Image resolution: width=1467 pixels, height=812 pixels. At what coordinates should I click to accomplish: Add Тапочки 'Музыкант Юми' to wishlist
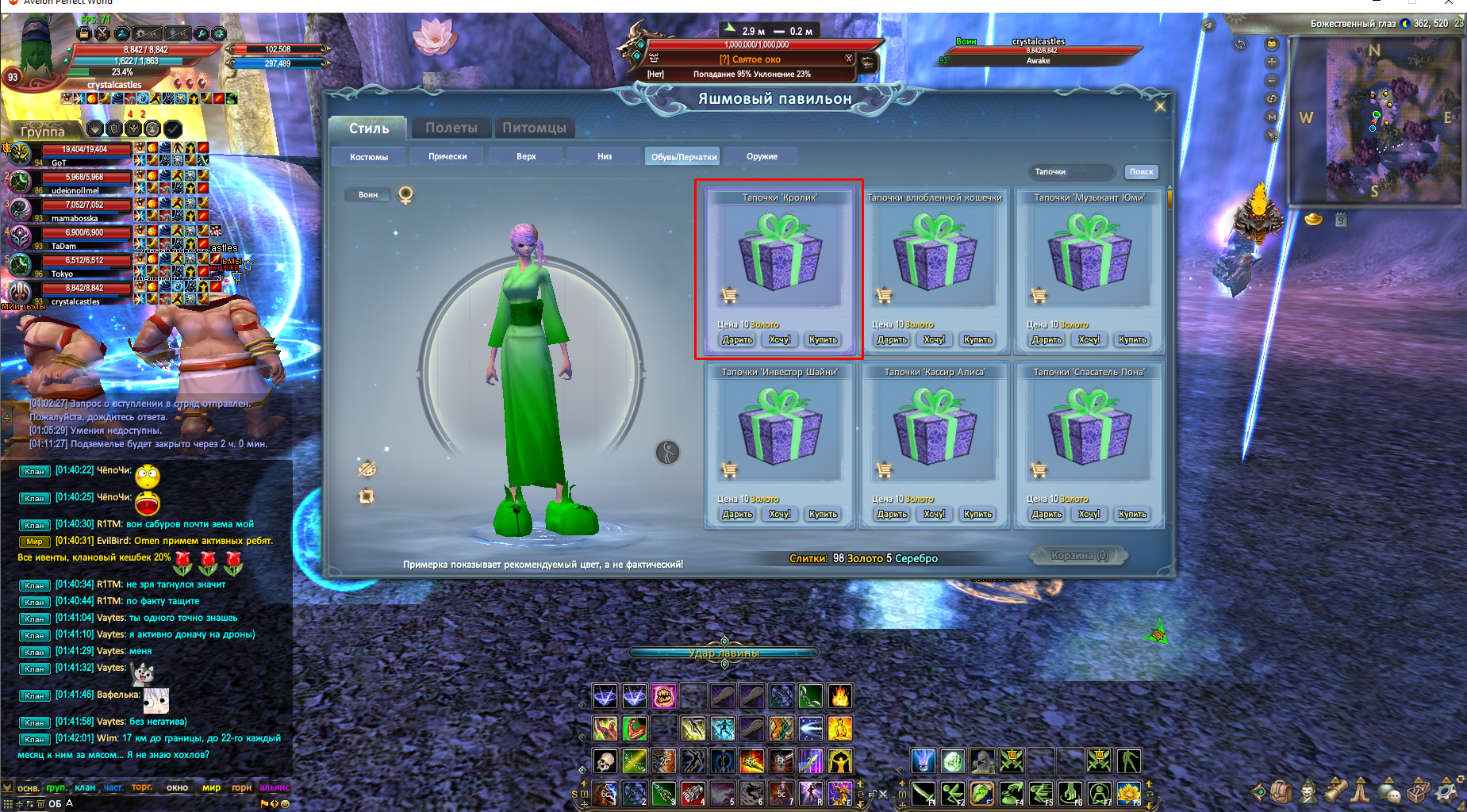pyautogui.click(x=1089, y=340)
